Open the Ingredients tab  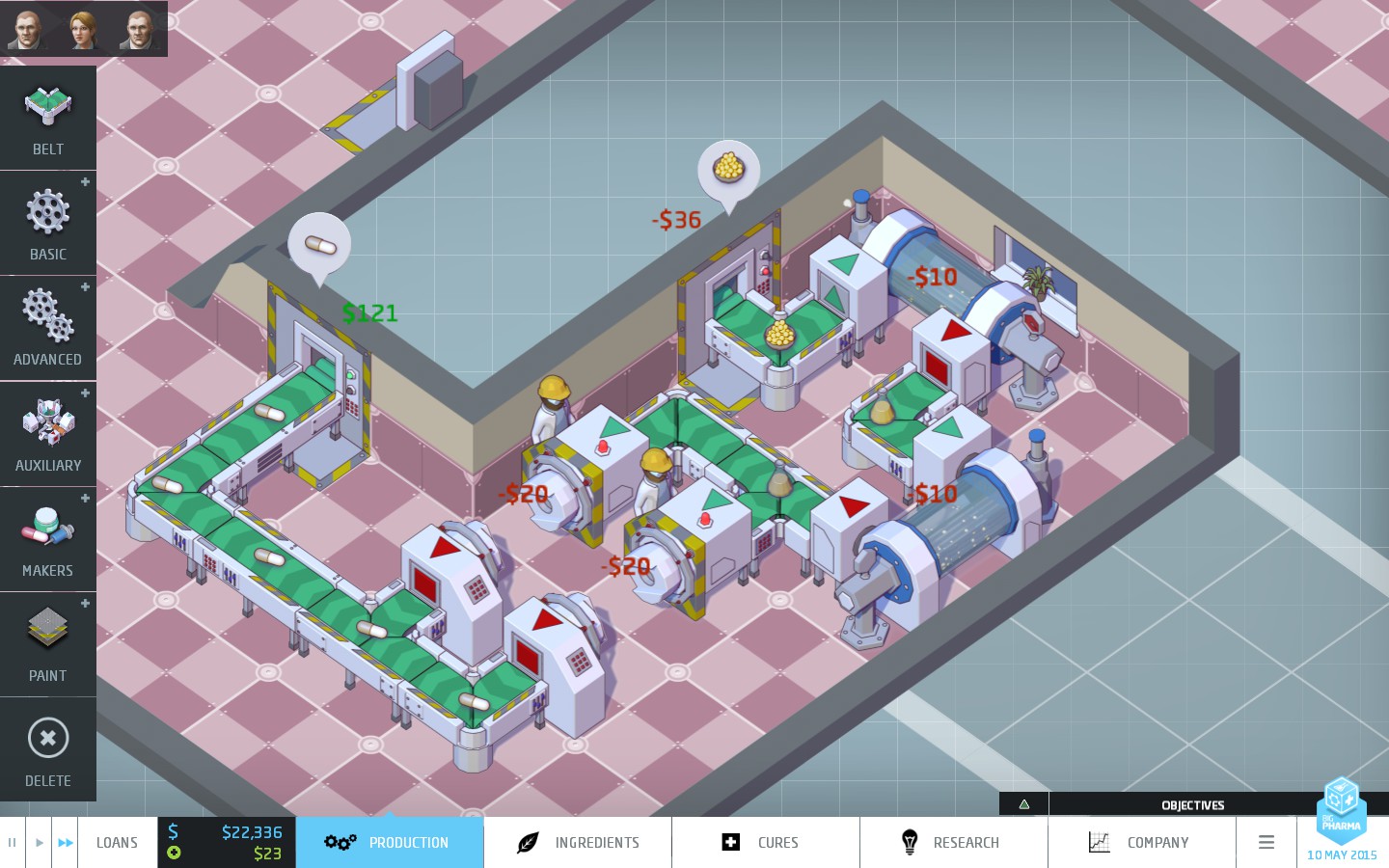[578, 843]
